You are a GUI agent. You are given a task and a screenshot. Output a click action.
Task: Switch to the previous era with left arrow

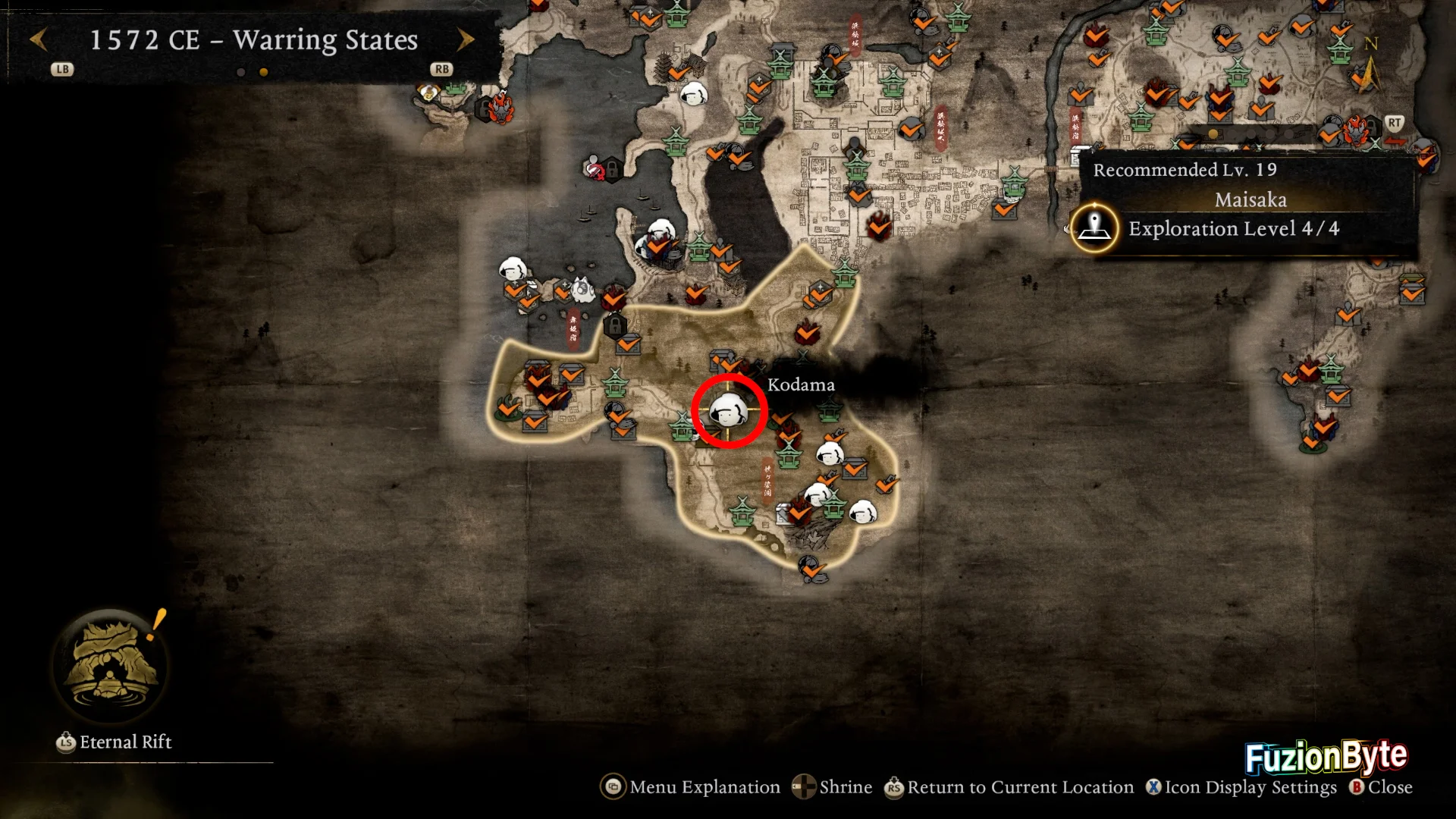(39, 39)
